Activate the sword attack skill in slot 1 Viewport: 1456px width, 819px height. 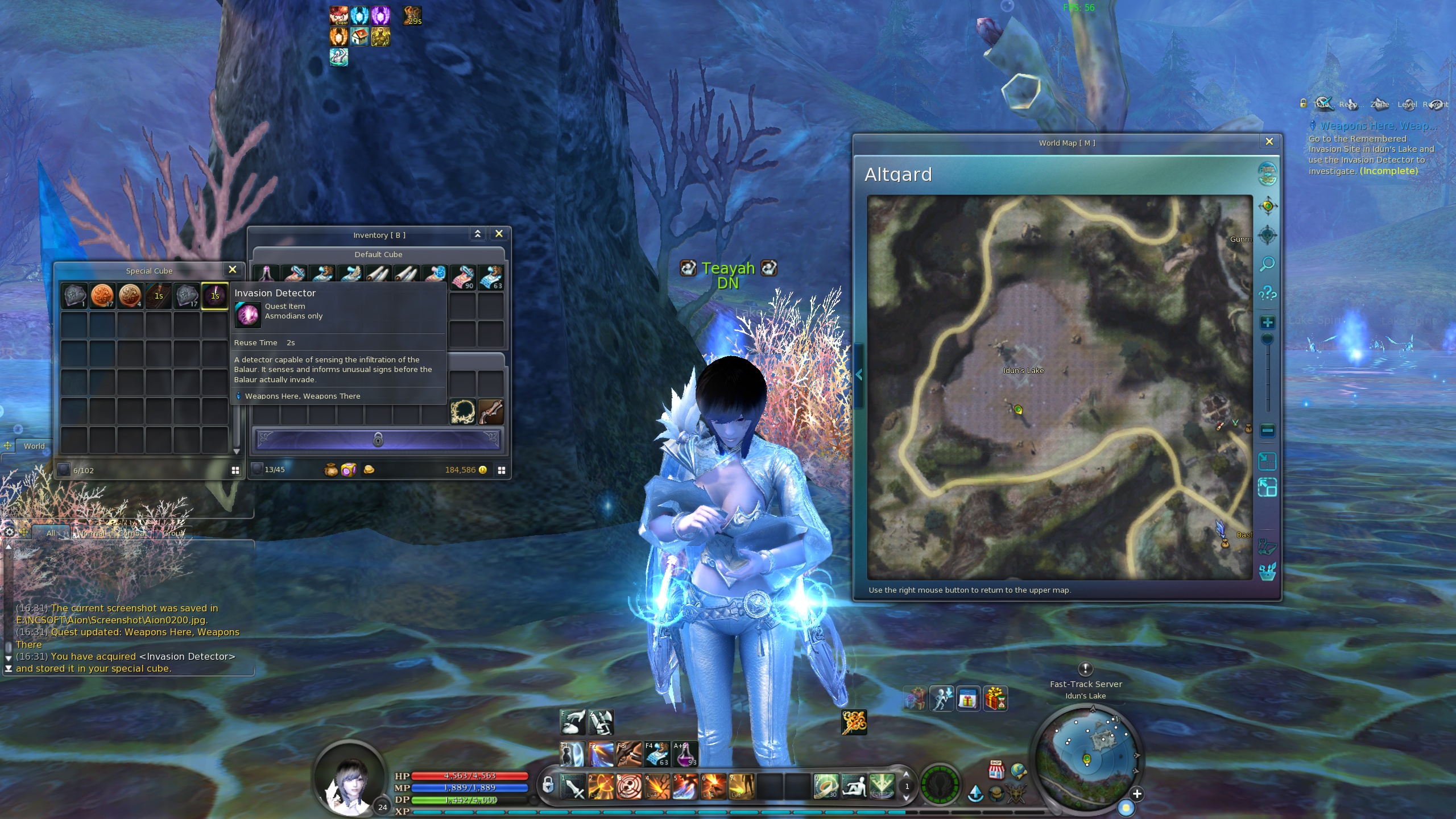click(573, 788)
